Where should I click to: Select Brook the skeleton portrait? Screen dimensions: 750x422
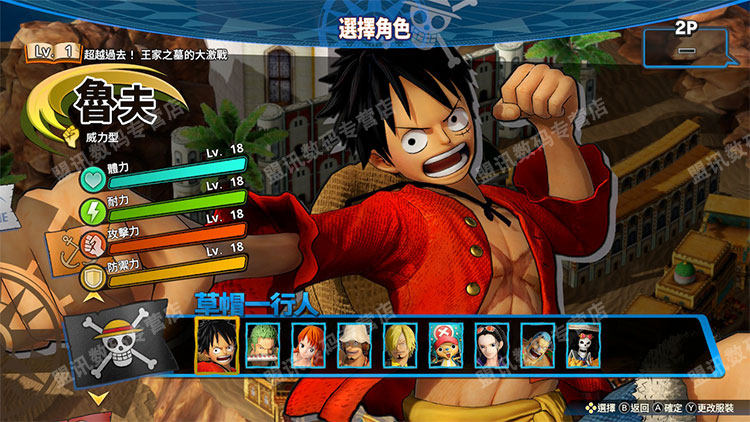583,345
